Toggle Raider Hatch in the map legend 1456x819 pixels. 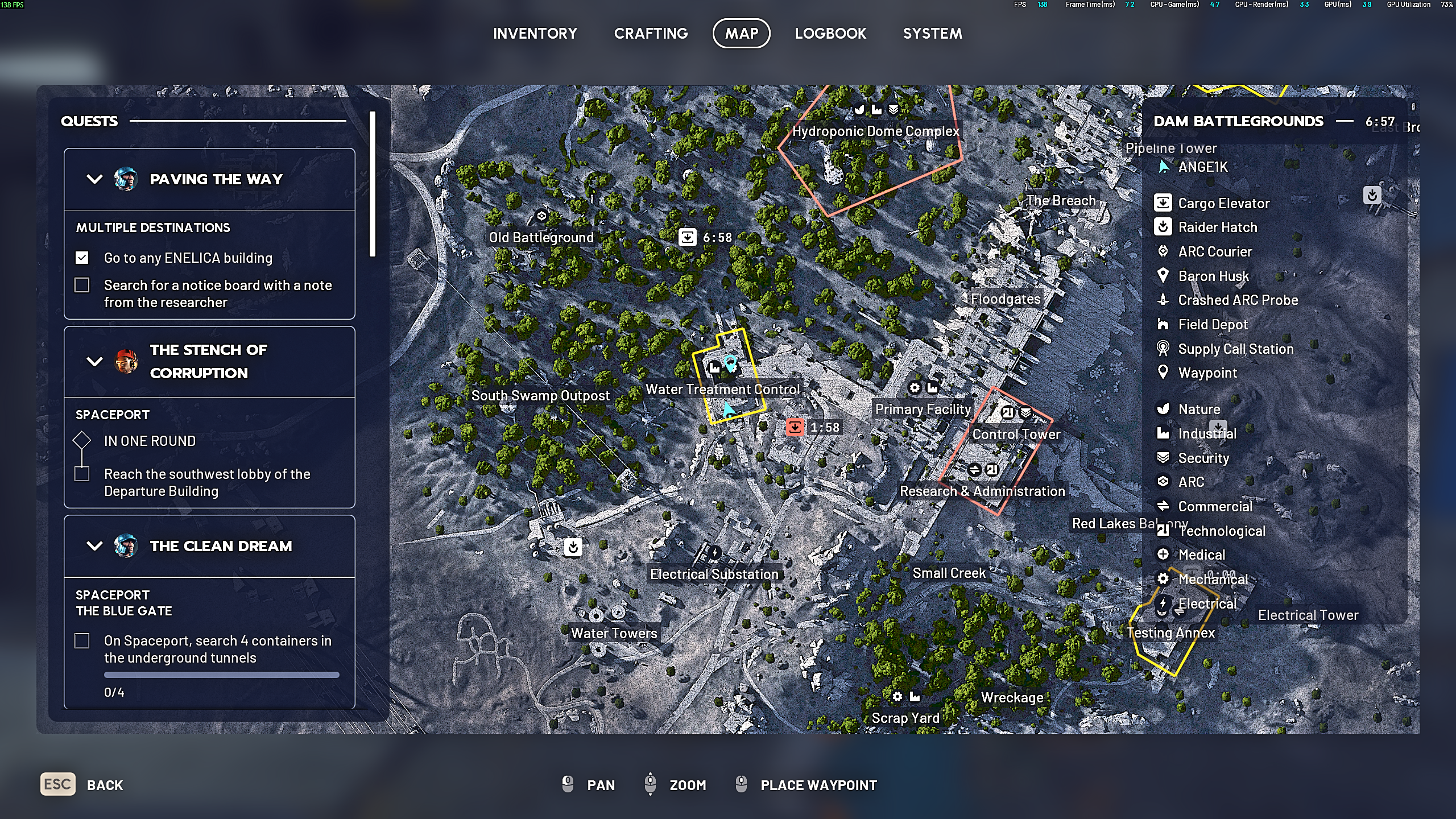[1217, 227]
